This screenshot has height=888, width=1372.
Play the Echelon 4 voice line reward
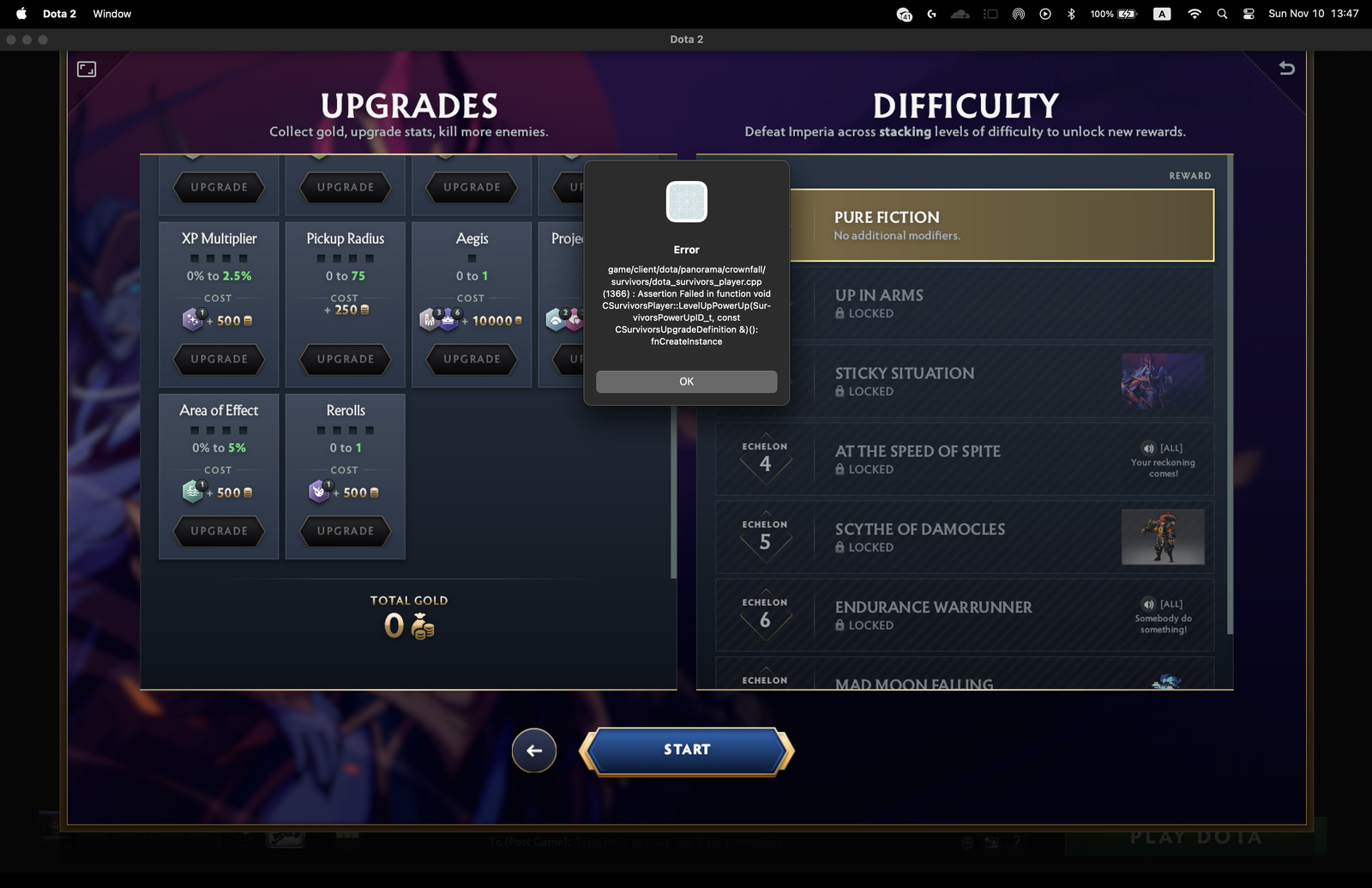[1149, 448]
